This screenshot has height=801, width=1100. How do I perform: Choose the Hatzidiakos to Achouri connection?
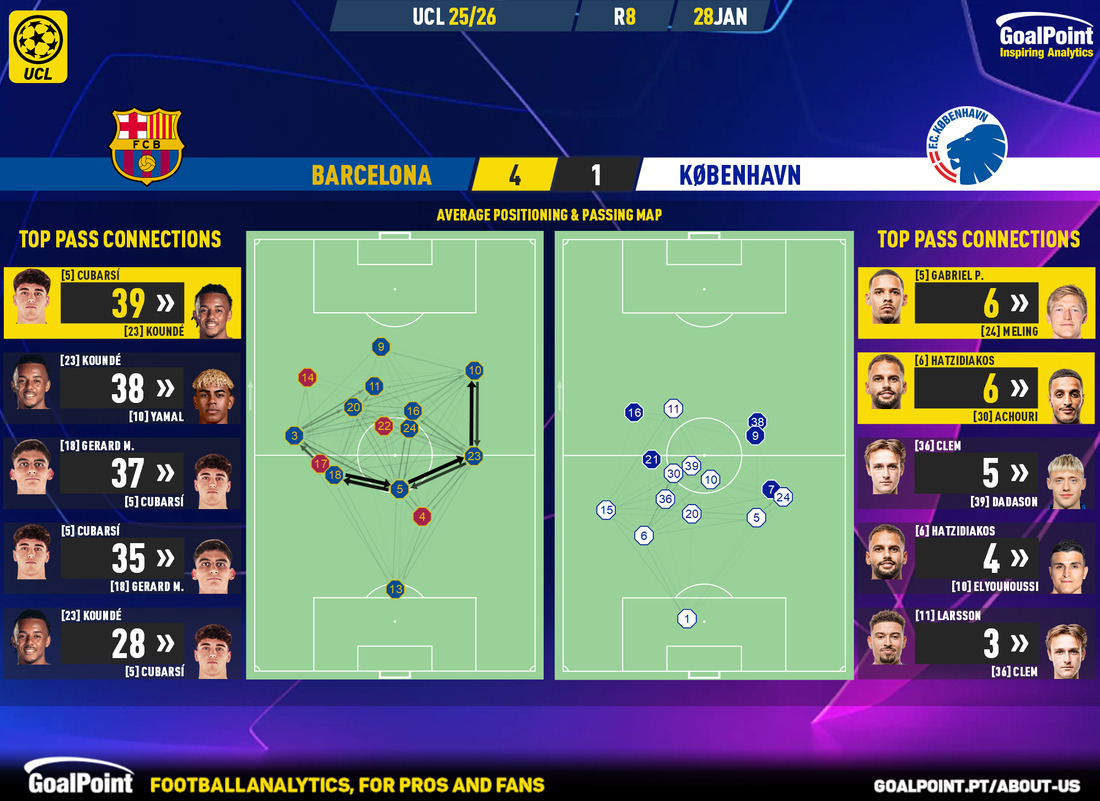[977, 388]
